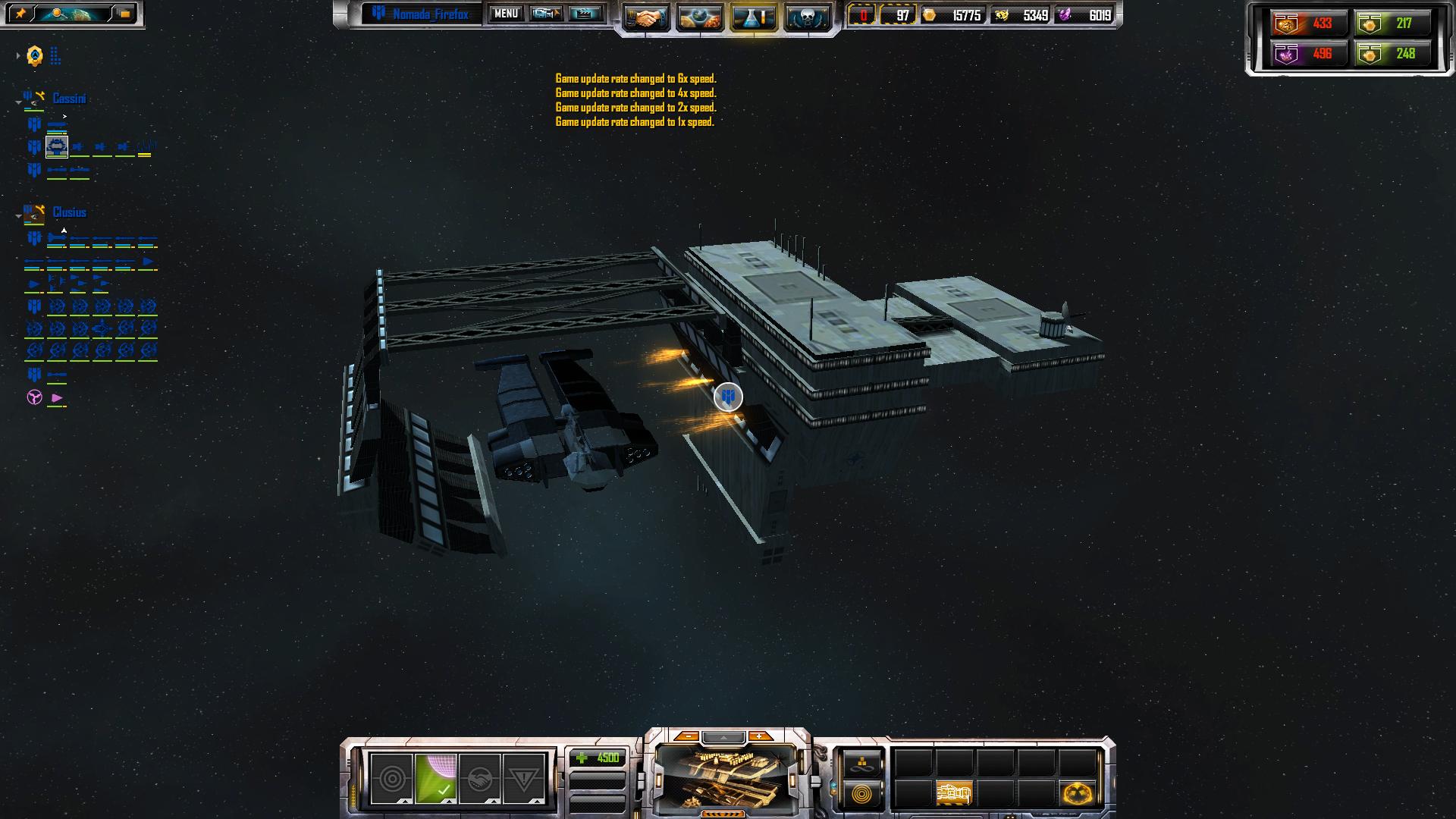Open the skull pirate screen

pos(807,17)
